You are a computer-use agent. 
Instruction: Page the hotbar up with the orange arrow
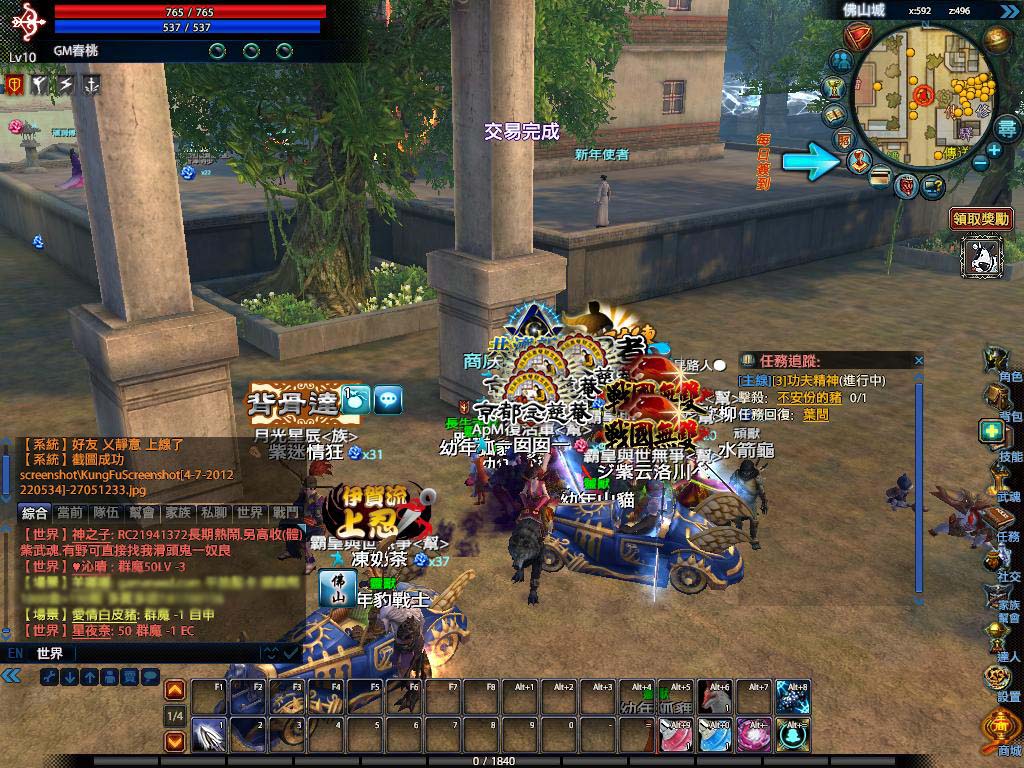pyautogui.click(x=174, y=690)
